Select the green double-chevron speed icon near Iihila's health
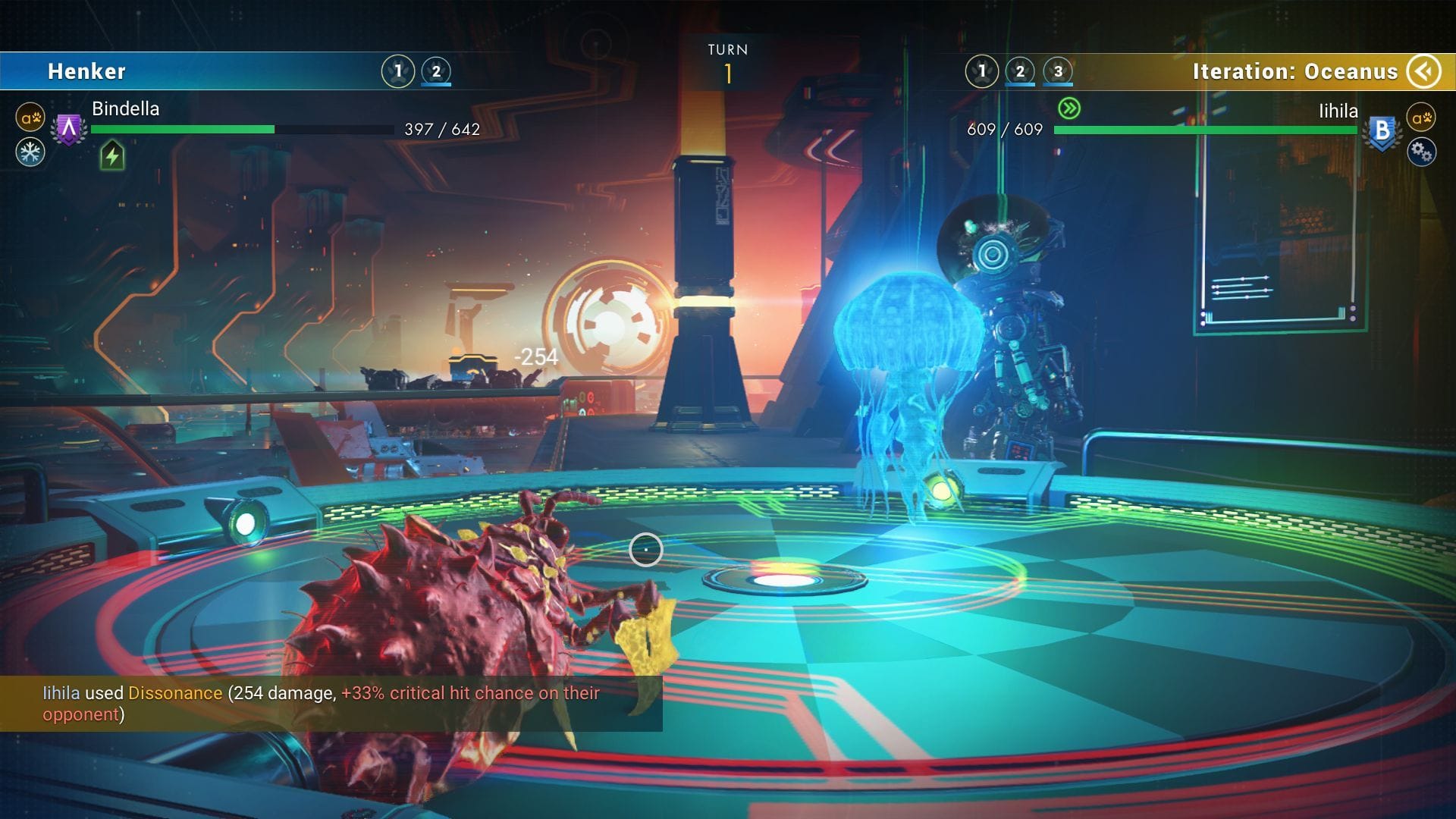The image size is (1456, 819). (x=1069, y=108)
